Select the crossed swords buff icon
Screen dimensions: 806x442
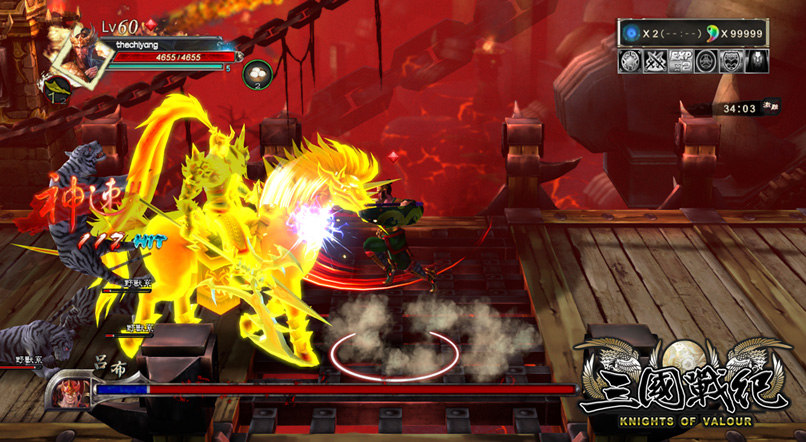[657, 60]
